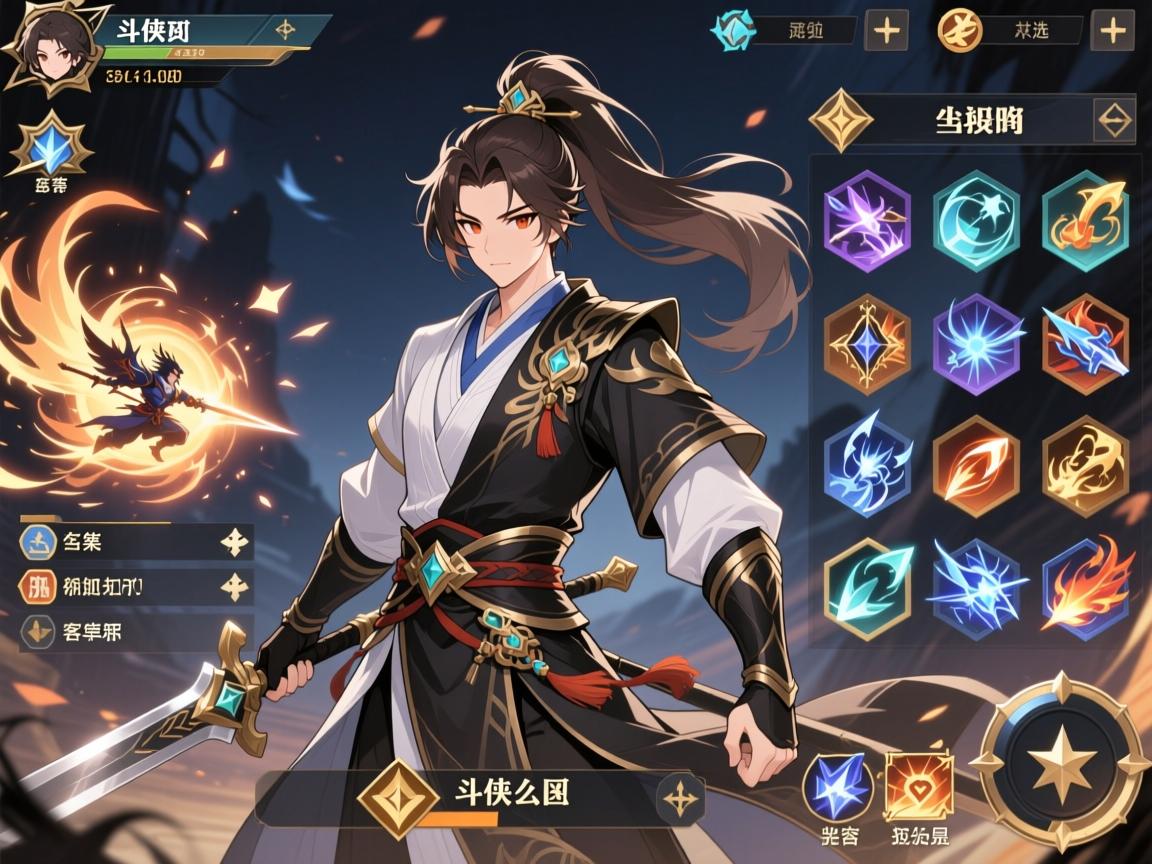1152x864 pixels.
Task: Add more gold coins with the plus button
Action: pyautogui.click(x=1113, y=30)
